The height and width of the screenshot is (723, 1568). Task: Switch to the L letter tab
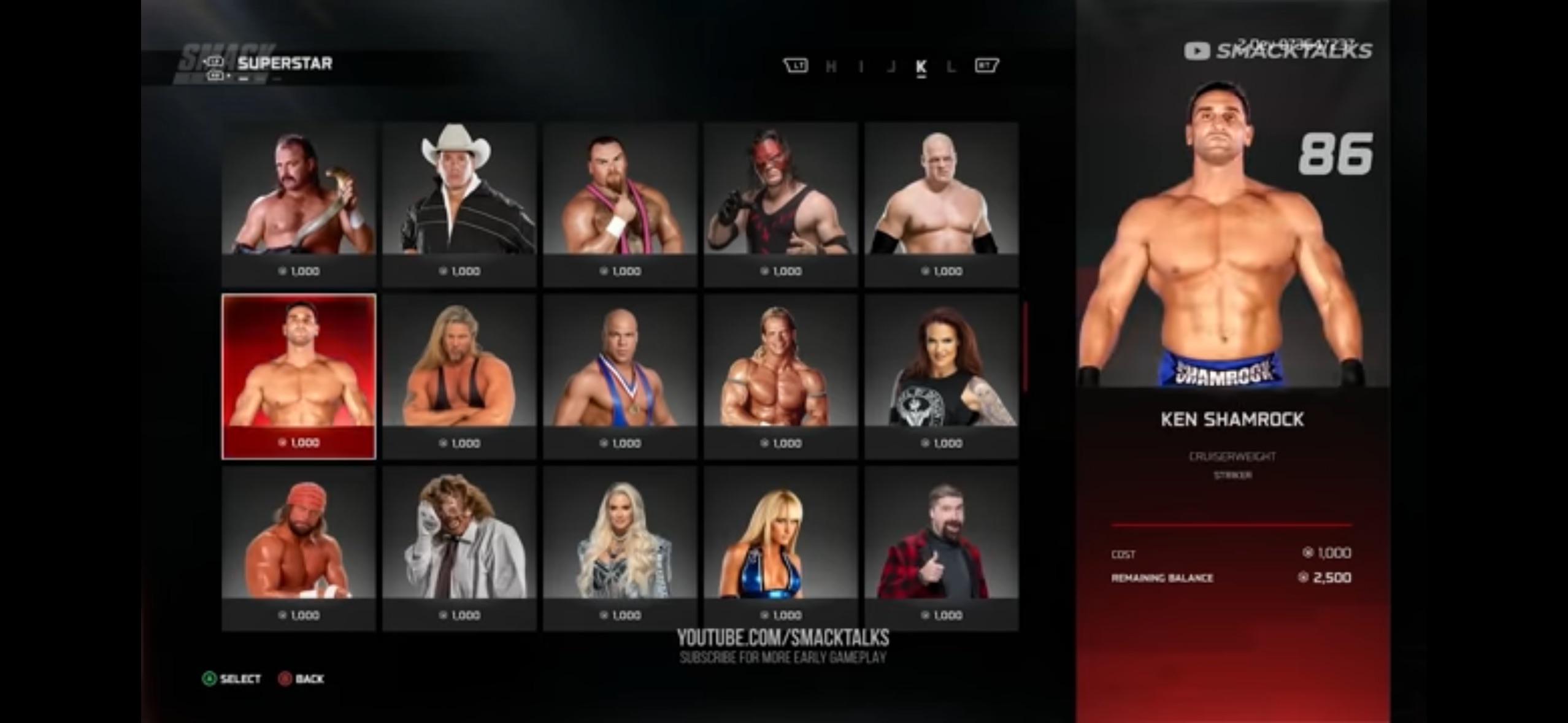pos(951,66)
